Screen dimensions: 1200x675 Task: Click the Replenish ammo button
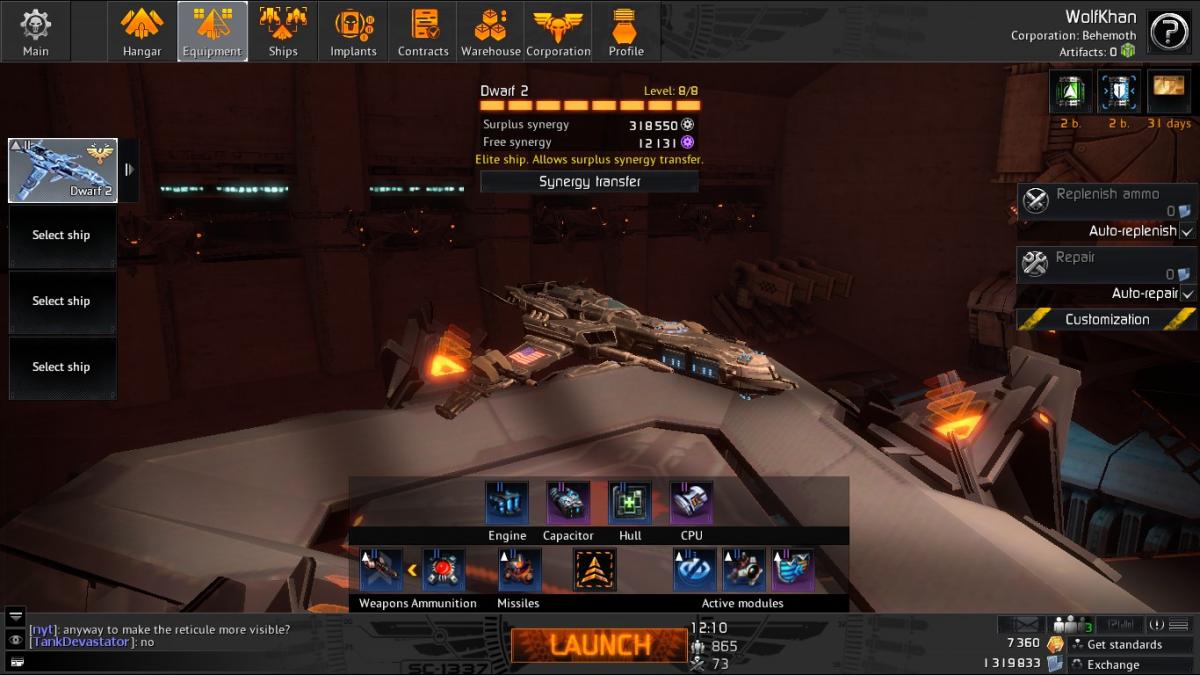click(x=1106, y=201)
